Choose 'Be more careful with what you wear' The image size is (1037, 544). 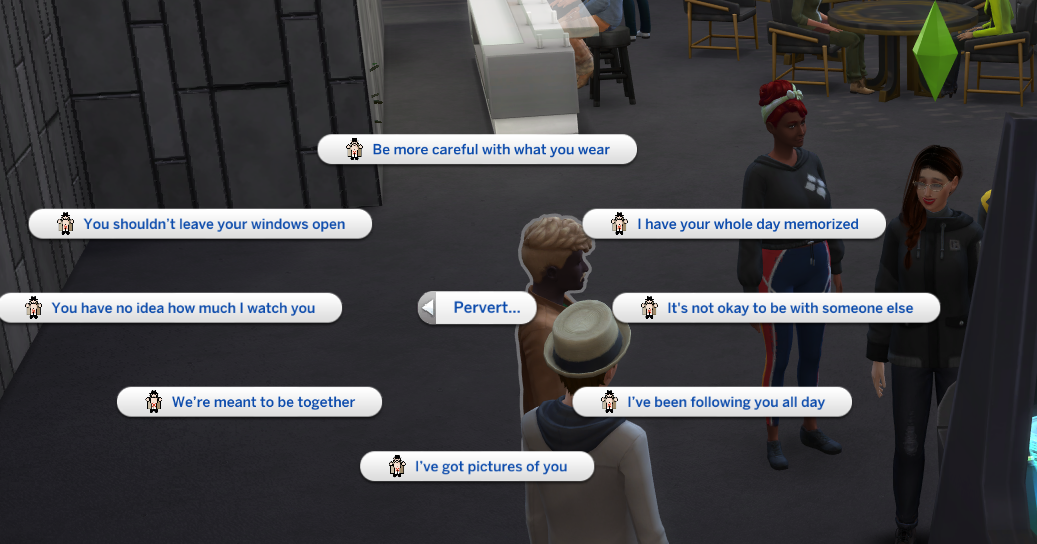tap(478, 150)
